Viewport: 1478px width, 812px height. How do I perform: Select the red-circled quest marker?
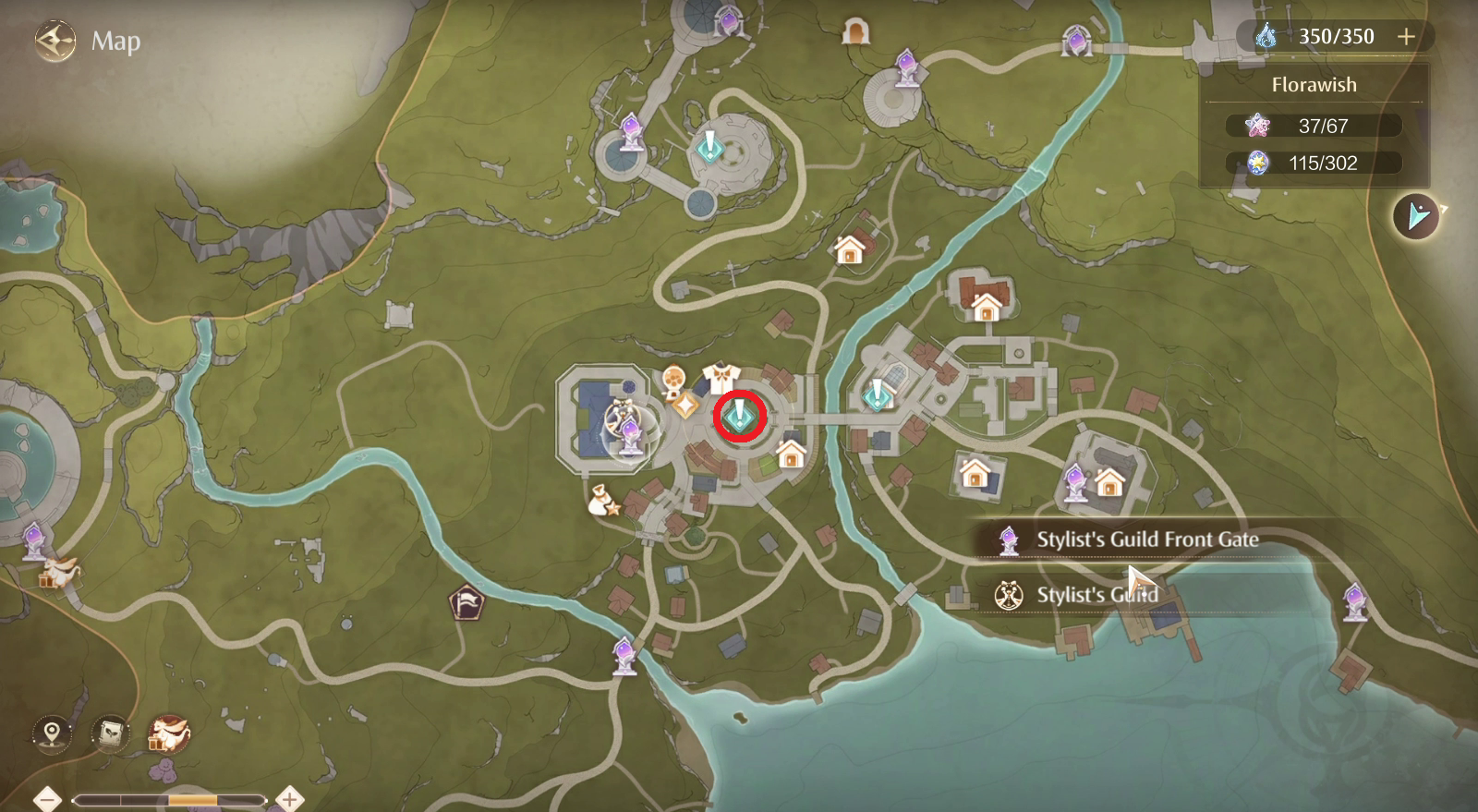pos(739,417)
